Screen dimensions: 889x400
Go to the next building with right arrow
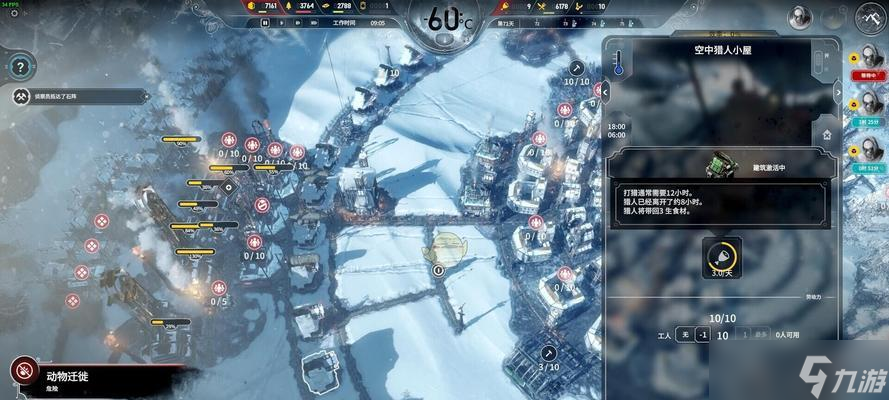click(839, 91)
